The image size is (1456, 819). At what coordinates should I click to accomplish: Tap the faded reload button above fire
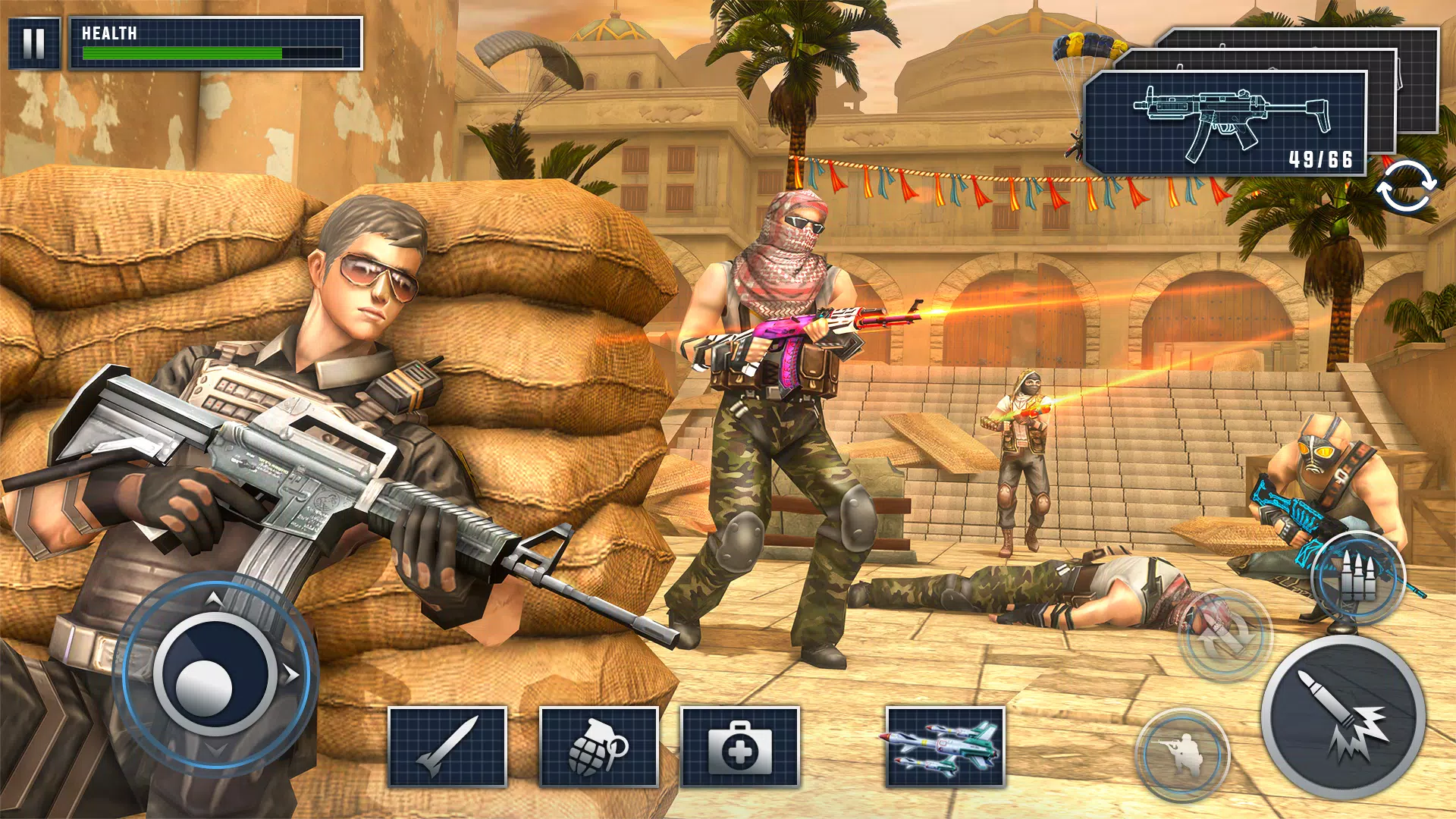[x=1224, y=635]
